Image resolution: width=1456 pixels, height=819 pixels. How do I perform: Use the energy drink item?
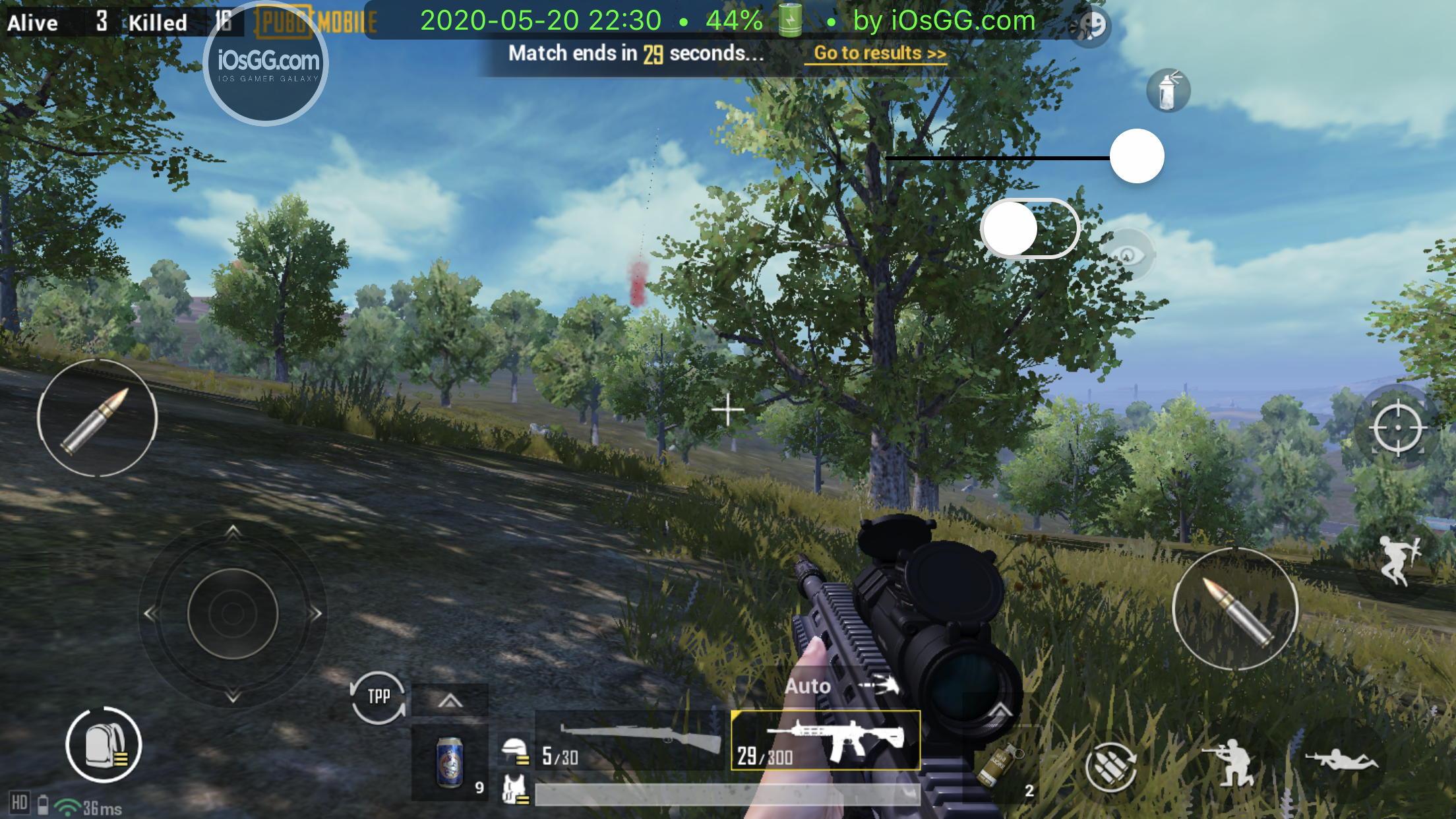point(450,762)
